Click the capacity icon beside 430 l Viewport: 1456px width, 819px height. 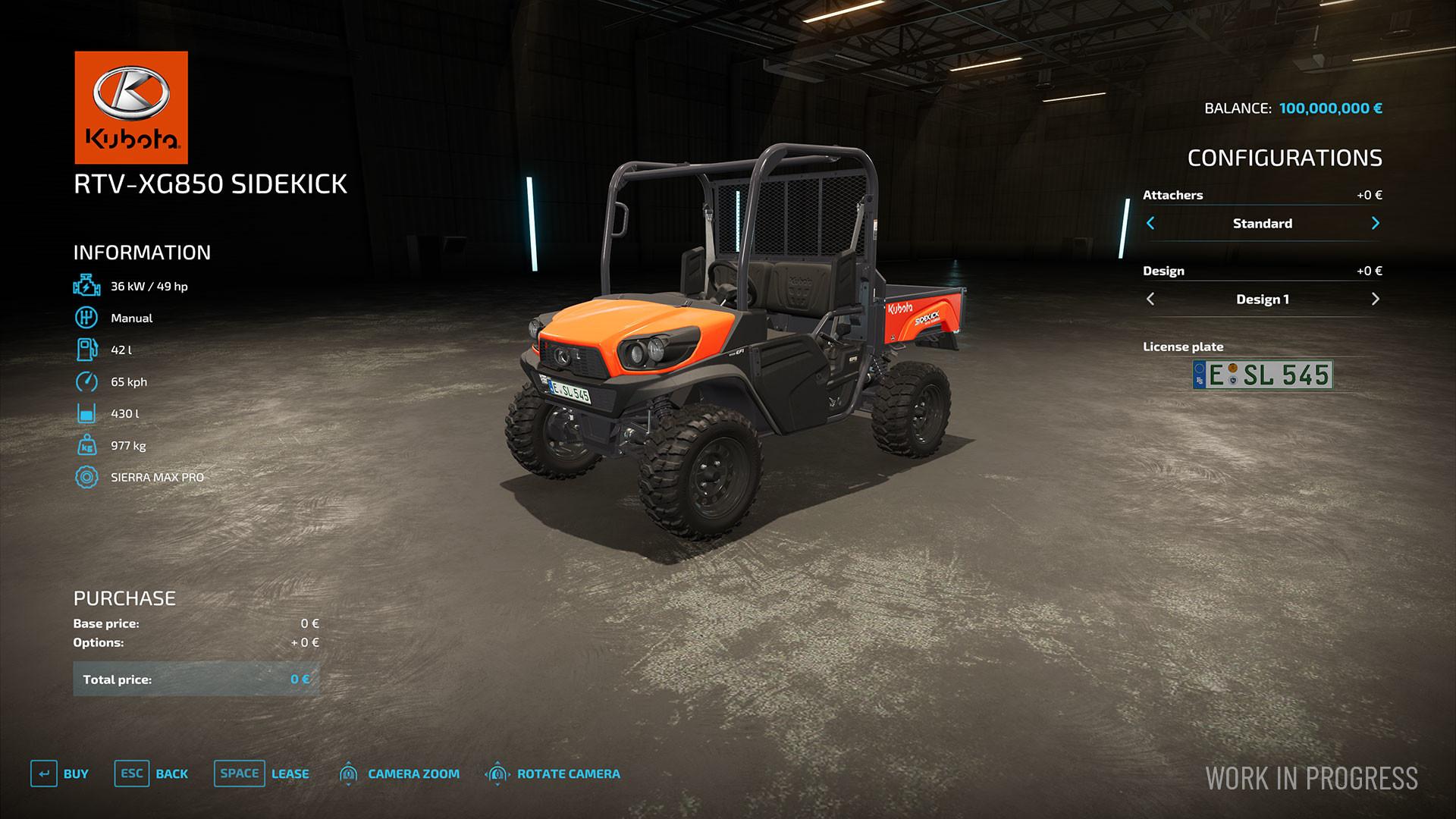86,413
